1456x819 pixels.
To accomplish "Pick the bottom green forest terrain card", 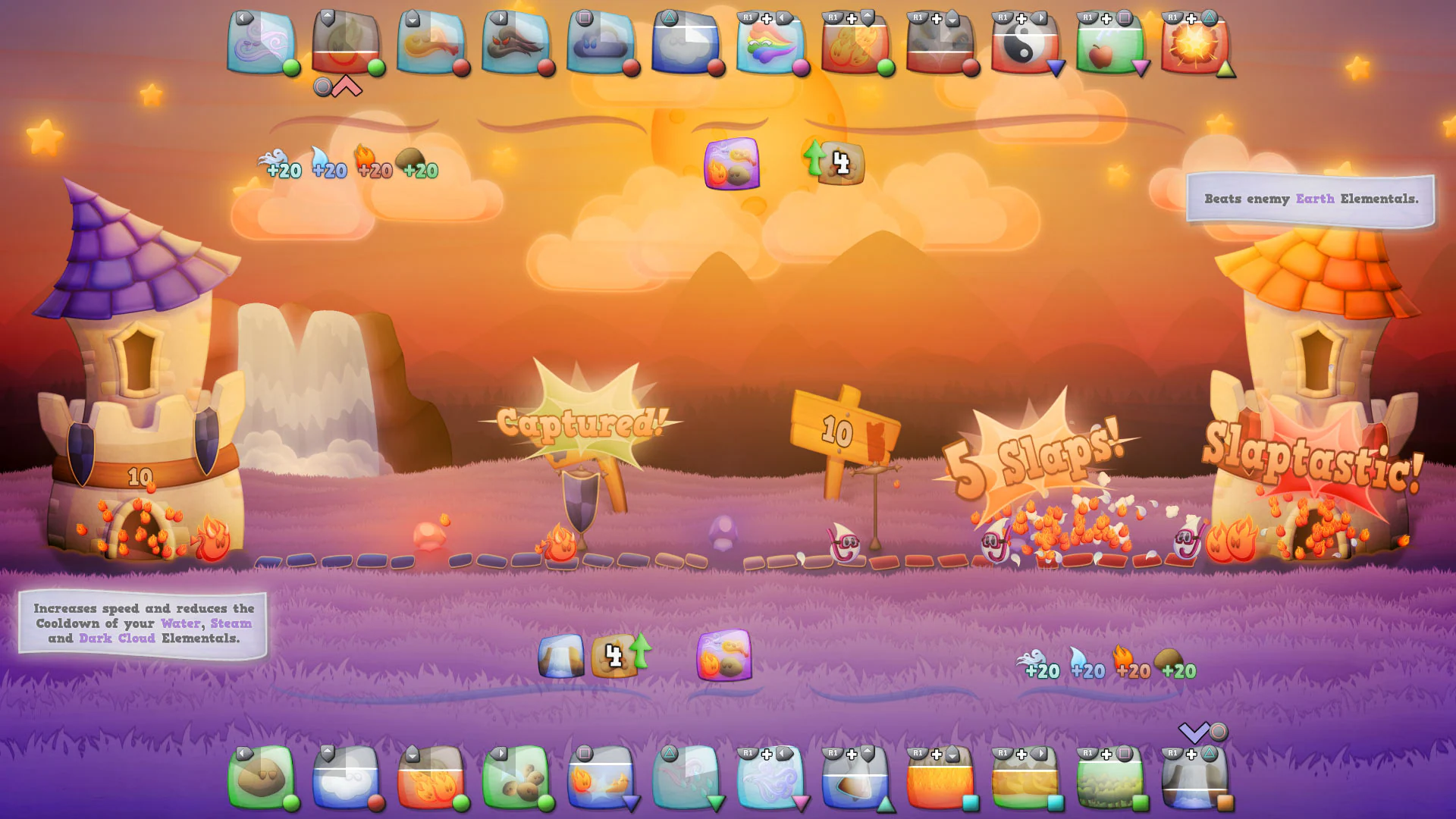I will [x=1109, y=777].
